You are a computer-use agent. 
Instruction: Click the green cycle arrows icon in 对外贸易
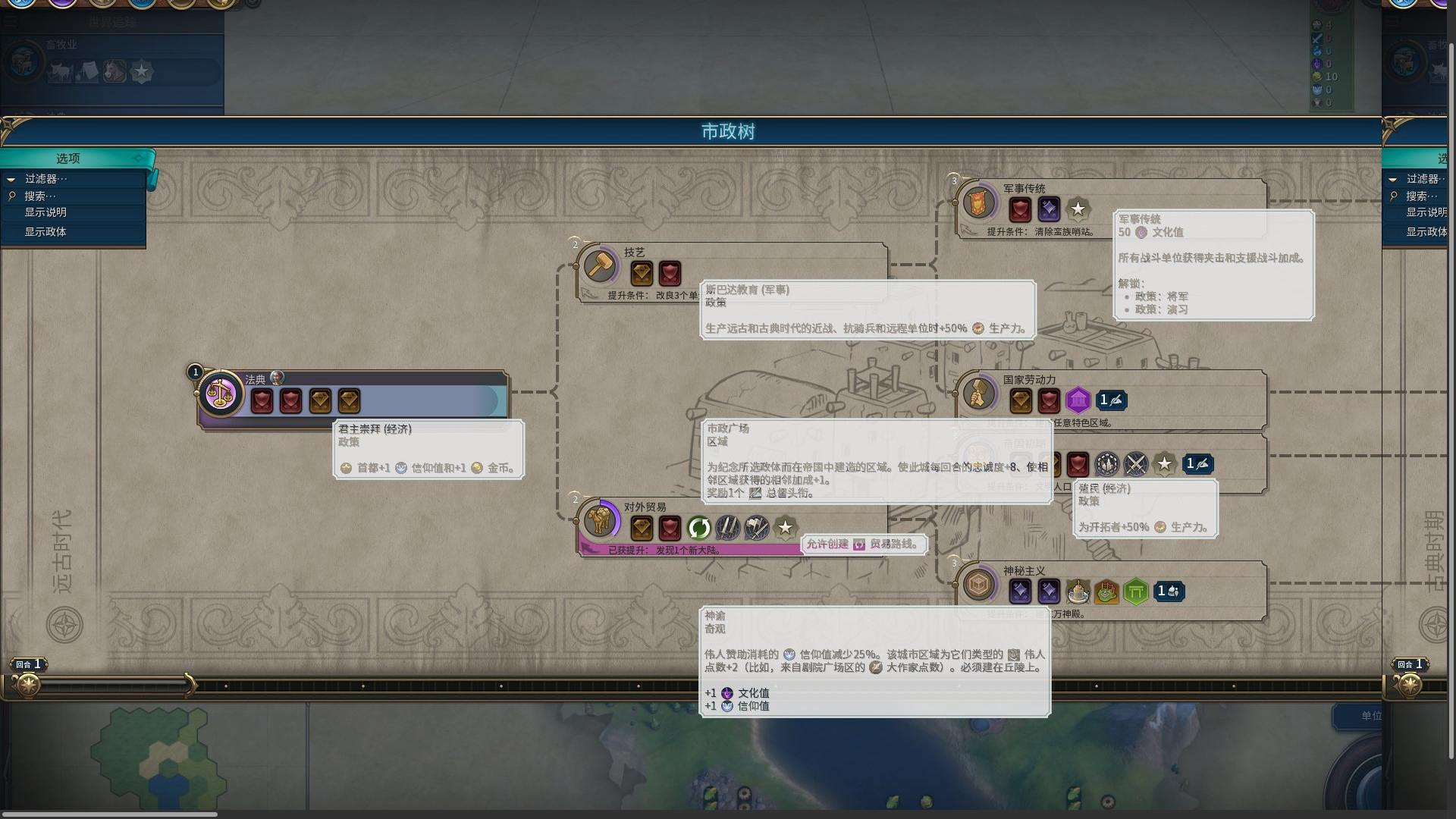click(698, 528)
